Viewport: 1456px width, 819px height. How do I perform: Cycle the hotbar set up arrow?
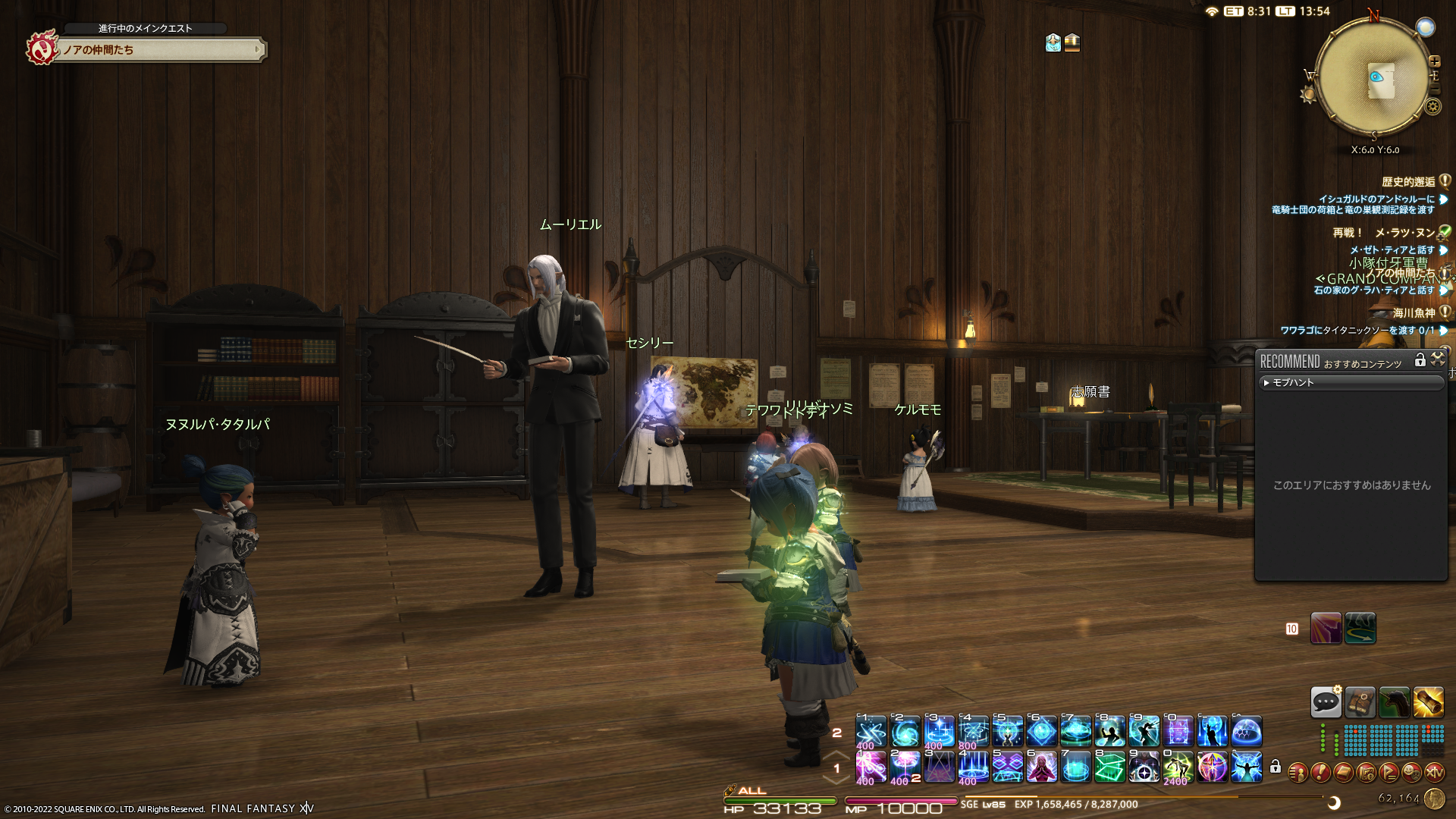(x=836, y=755)
